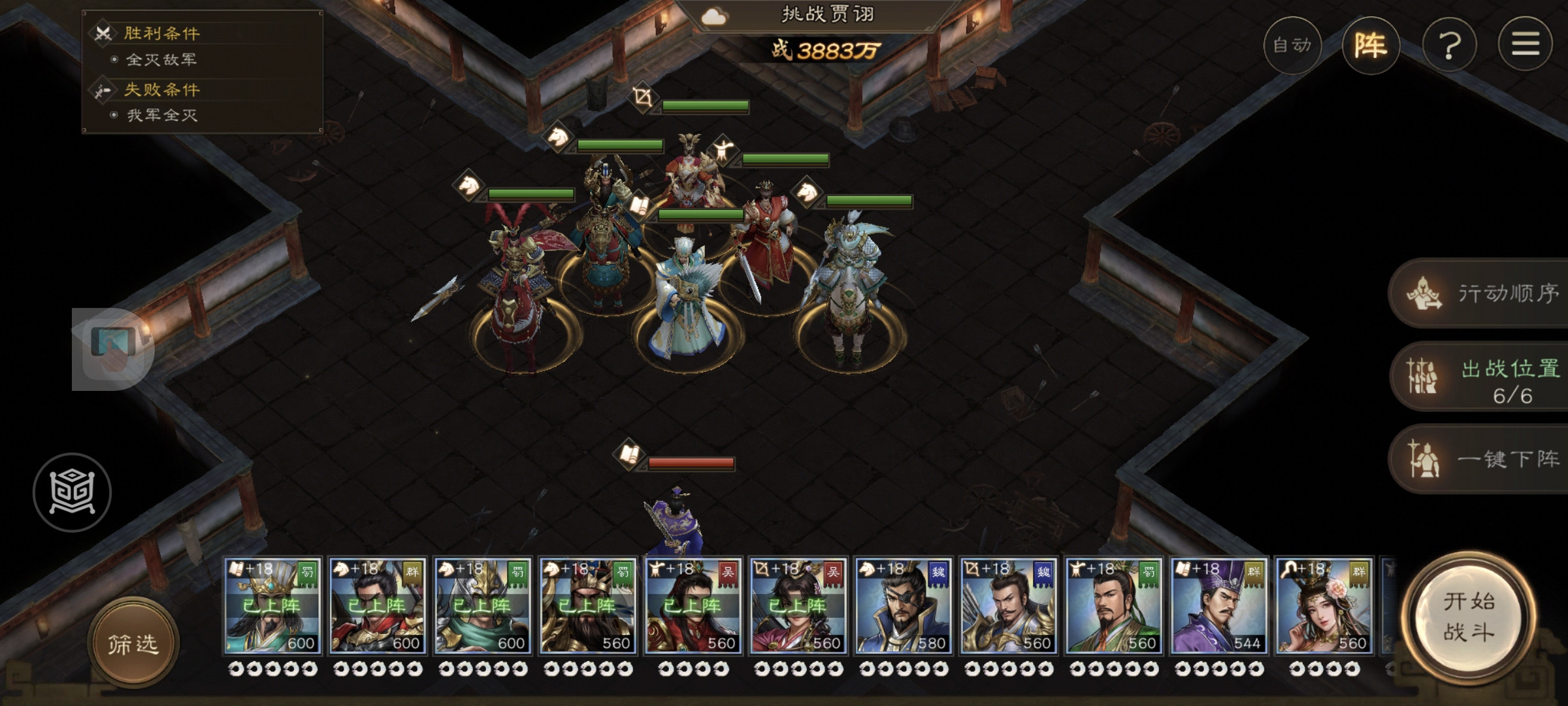The image size is (1568, 706).
Task: Start the battle with 开始战斗
Action: [1469, 617]
